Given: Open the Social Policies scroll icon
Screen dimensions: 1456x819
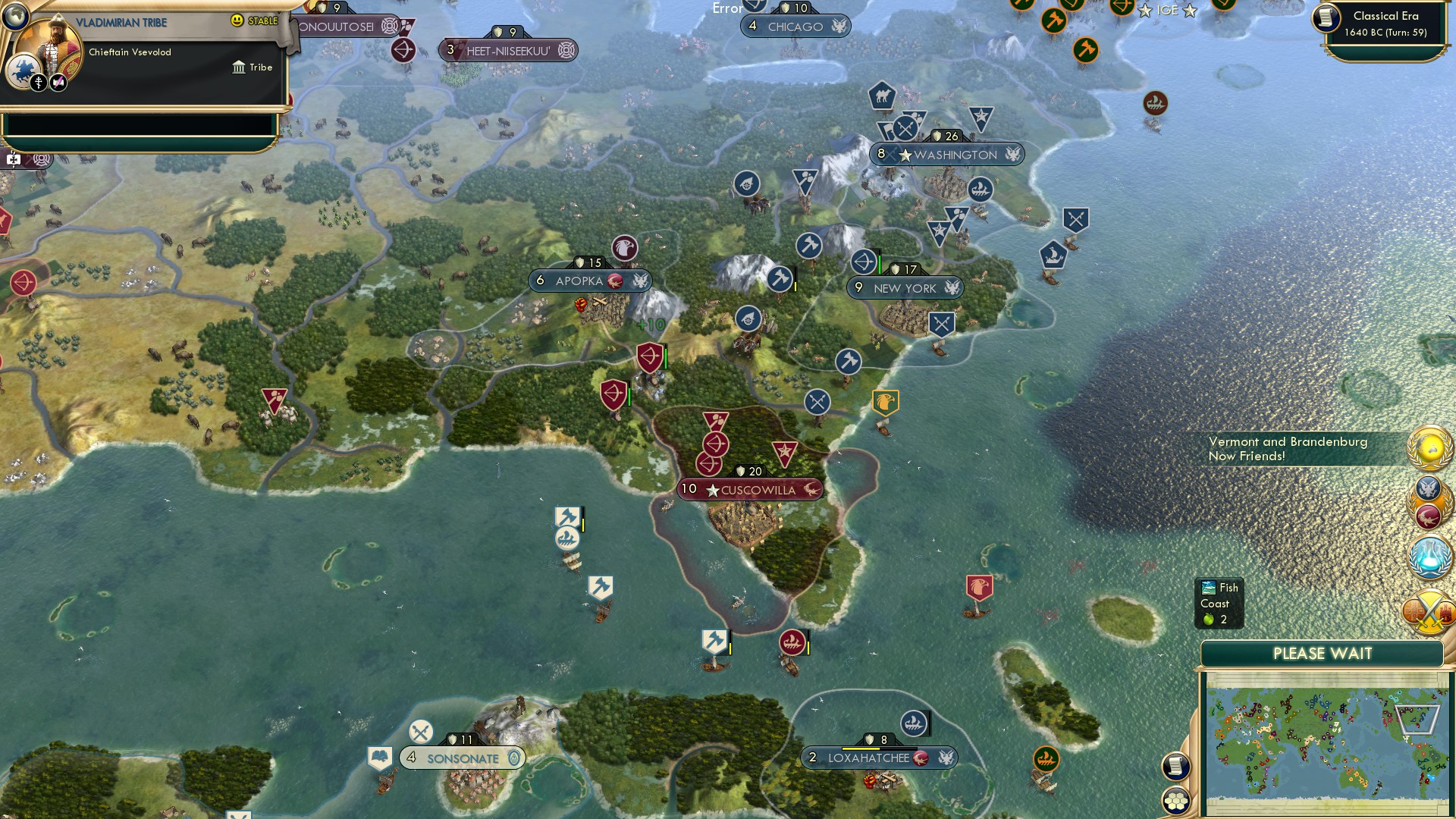Looking at the screenshot, I should tap(57, 82).
